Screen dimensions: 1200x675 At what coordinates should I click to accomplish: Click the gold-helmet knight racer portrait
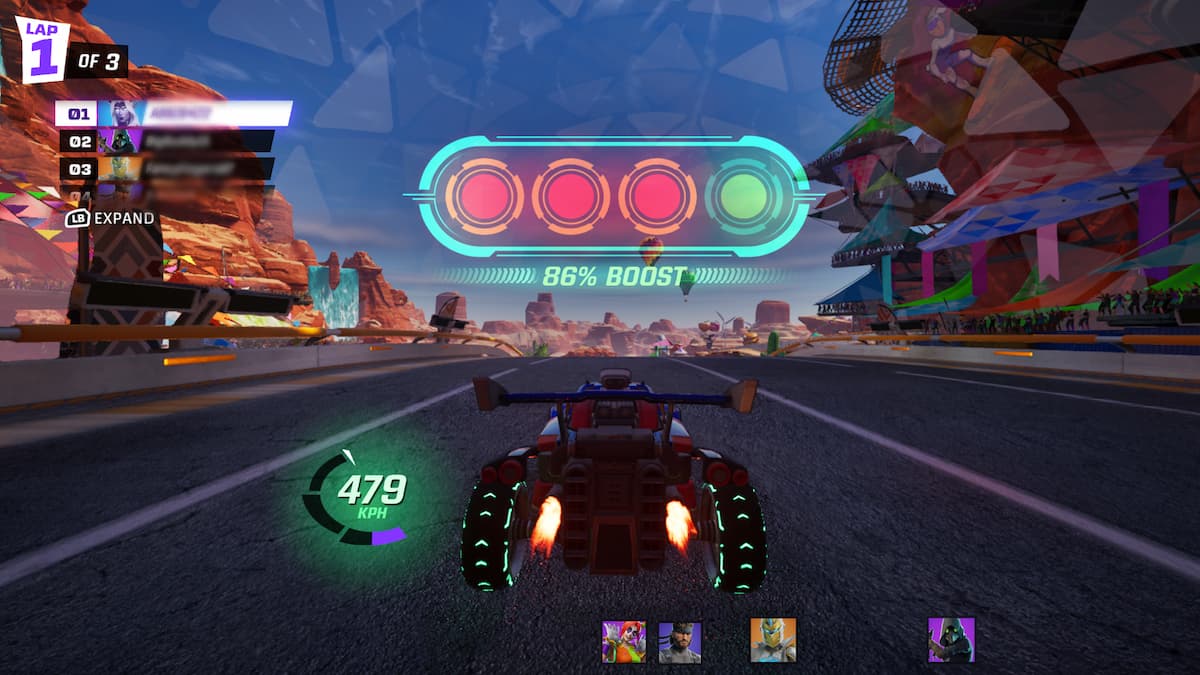[x=773, y=640]
